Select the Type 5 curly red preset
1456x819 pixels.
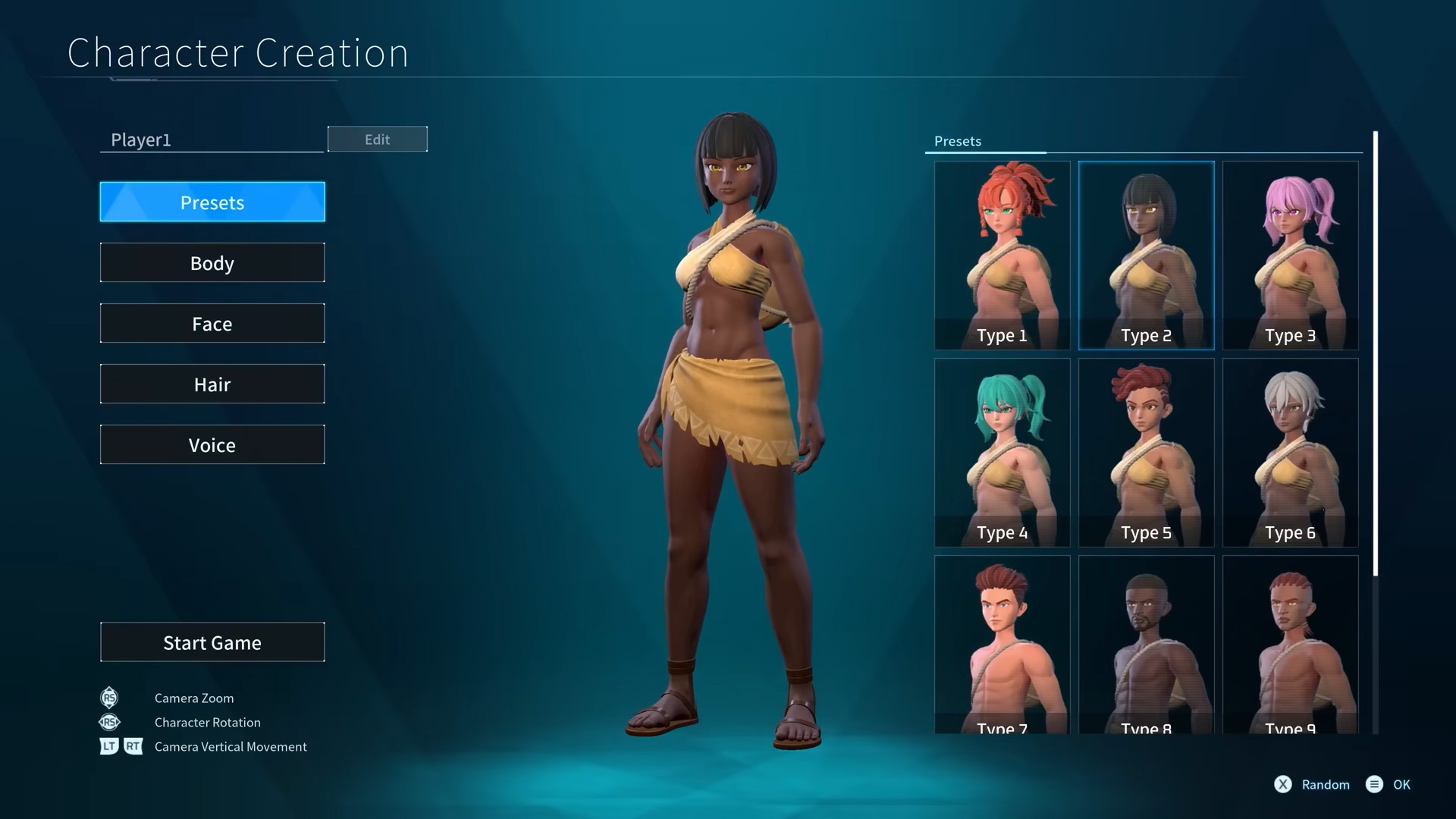(1146, 452)
